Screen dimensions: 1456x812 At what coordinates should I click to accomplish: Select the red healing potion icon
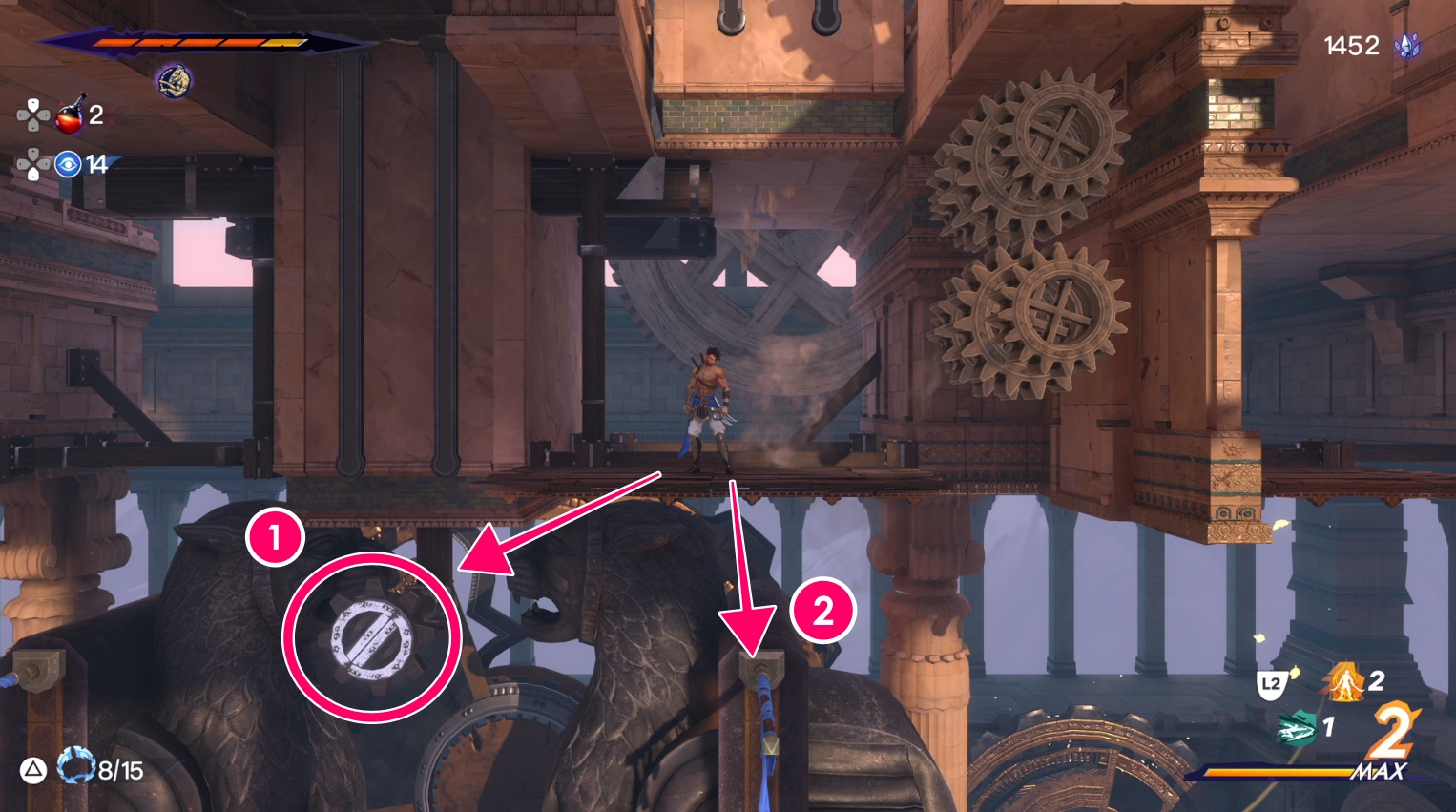pyautogui.click(x=70, y=115)
